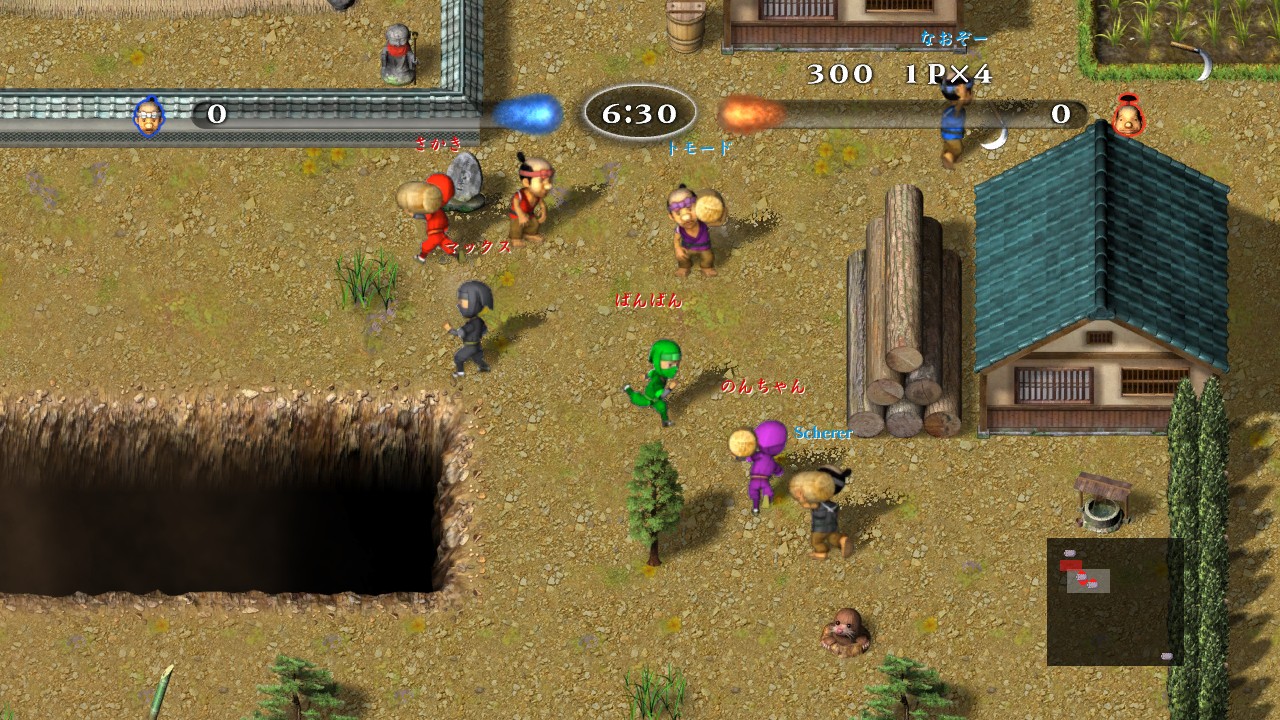Screen dimensions: 1280x720
Task: Click the minimap panel
Action: tap(1115, 601)
